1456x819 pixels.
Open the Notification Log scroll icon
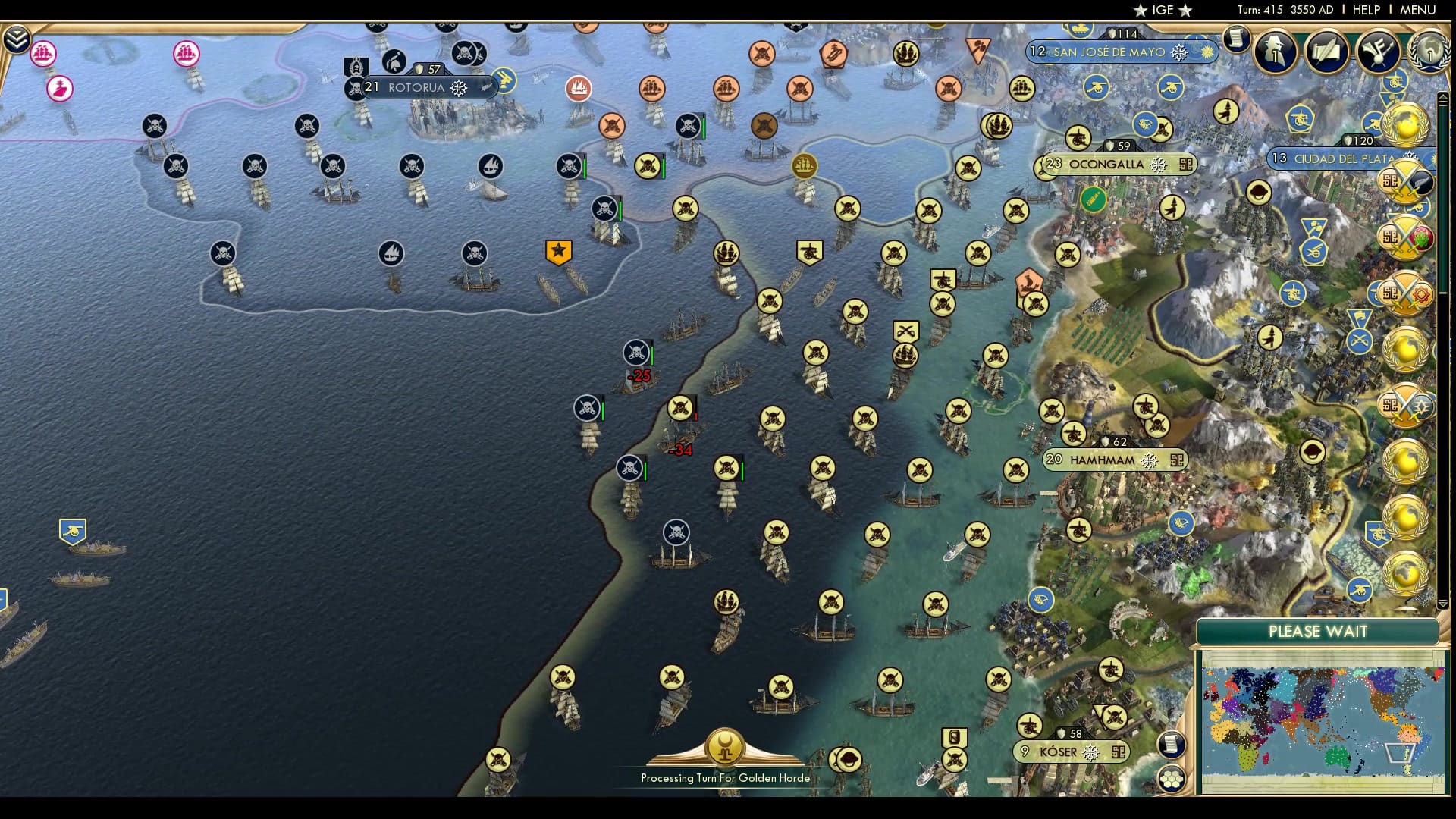pos(1235,39)
